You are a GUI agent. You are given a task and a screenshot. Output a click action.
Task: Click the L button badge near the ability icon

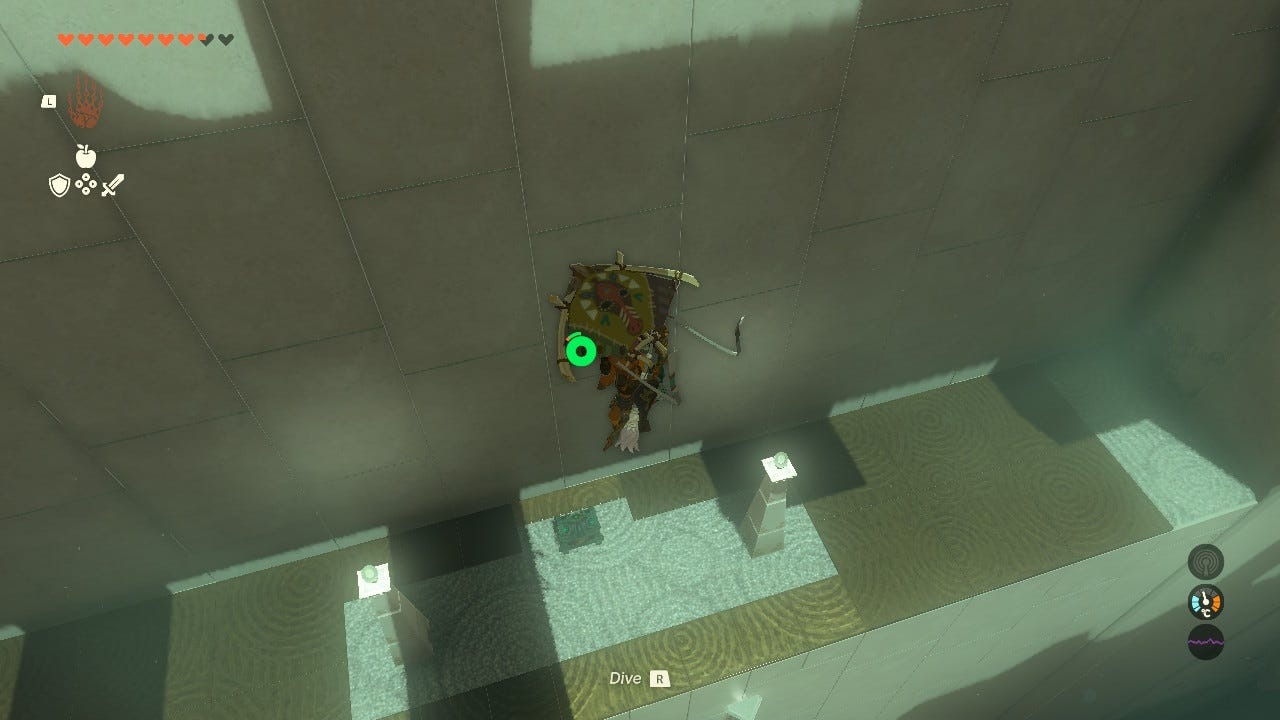click(x=47, y=100)
